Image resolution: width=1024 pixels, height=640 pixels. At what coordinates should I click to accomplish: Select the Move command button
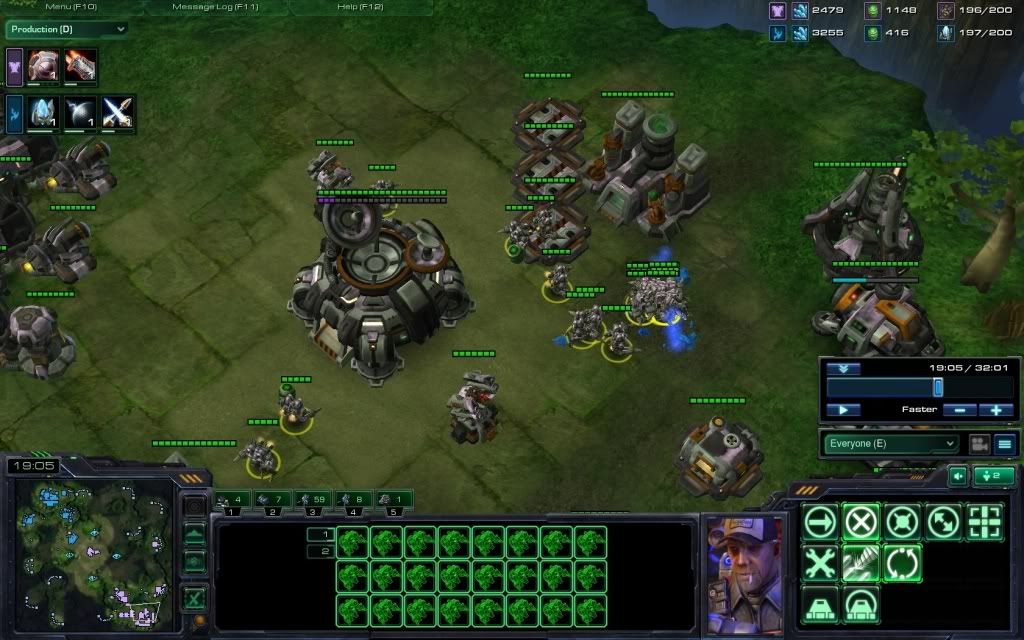(820, 522)
